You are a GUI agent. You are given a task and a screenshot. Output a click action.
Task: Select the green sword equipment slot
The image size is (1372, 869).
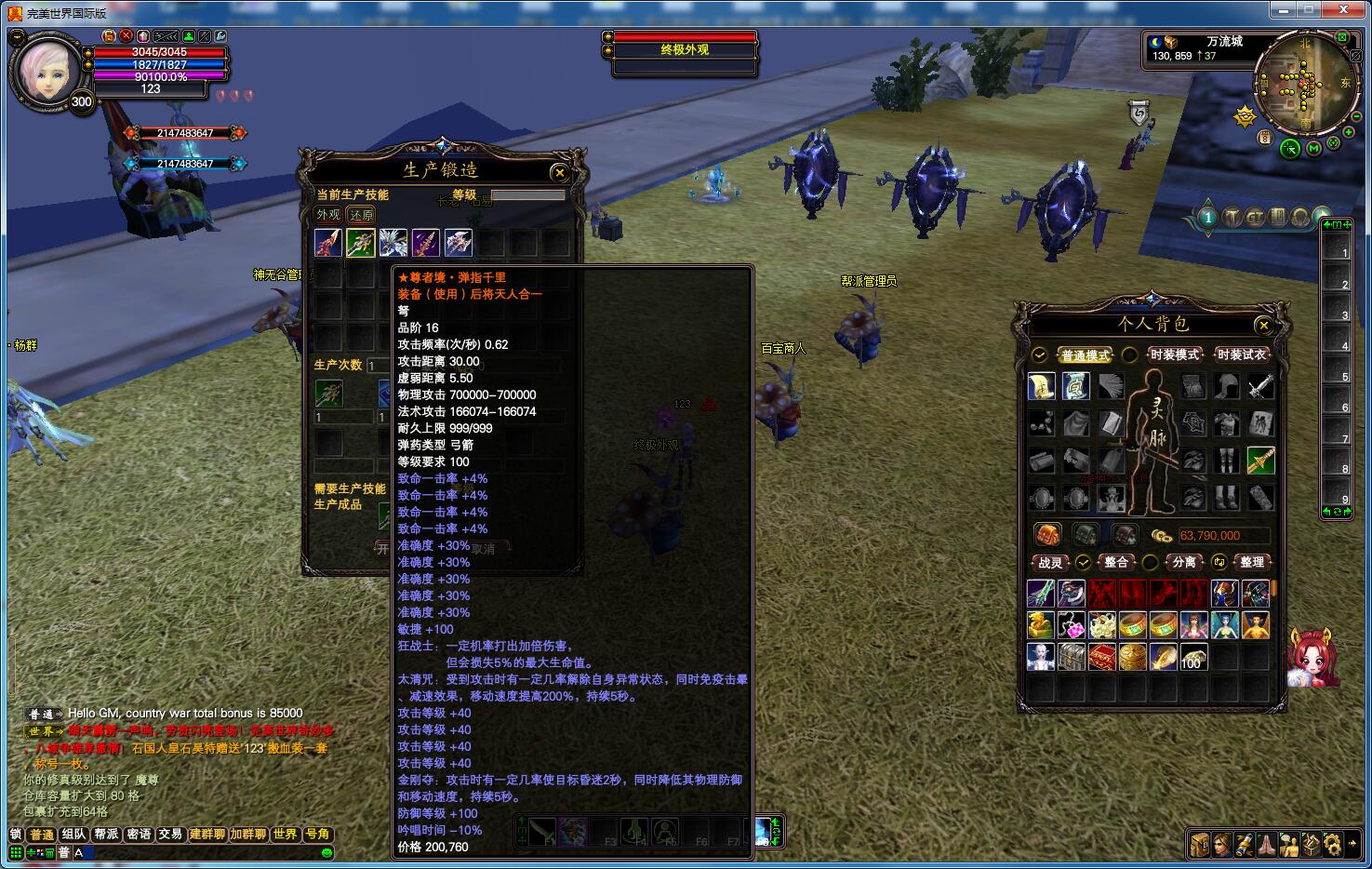click(x=1260, y=460)
